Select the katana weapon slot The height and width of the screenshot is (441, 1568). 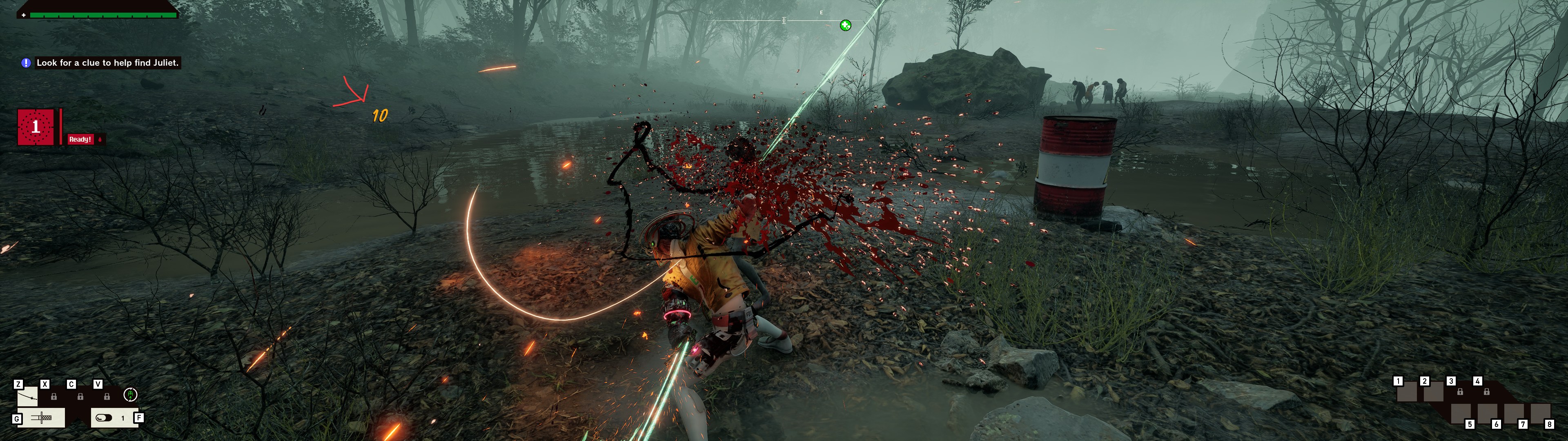pyautogui.click(x=27, y=397)
